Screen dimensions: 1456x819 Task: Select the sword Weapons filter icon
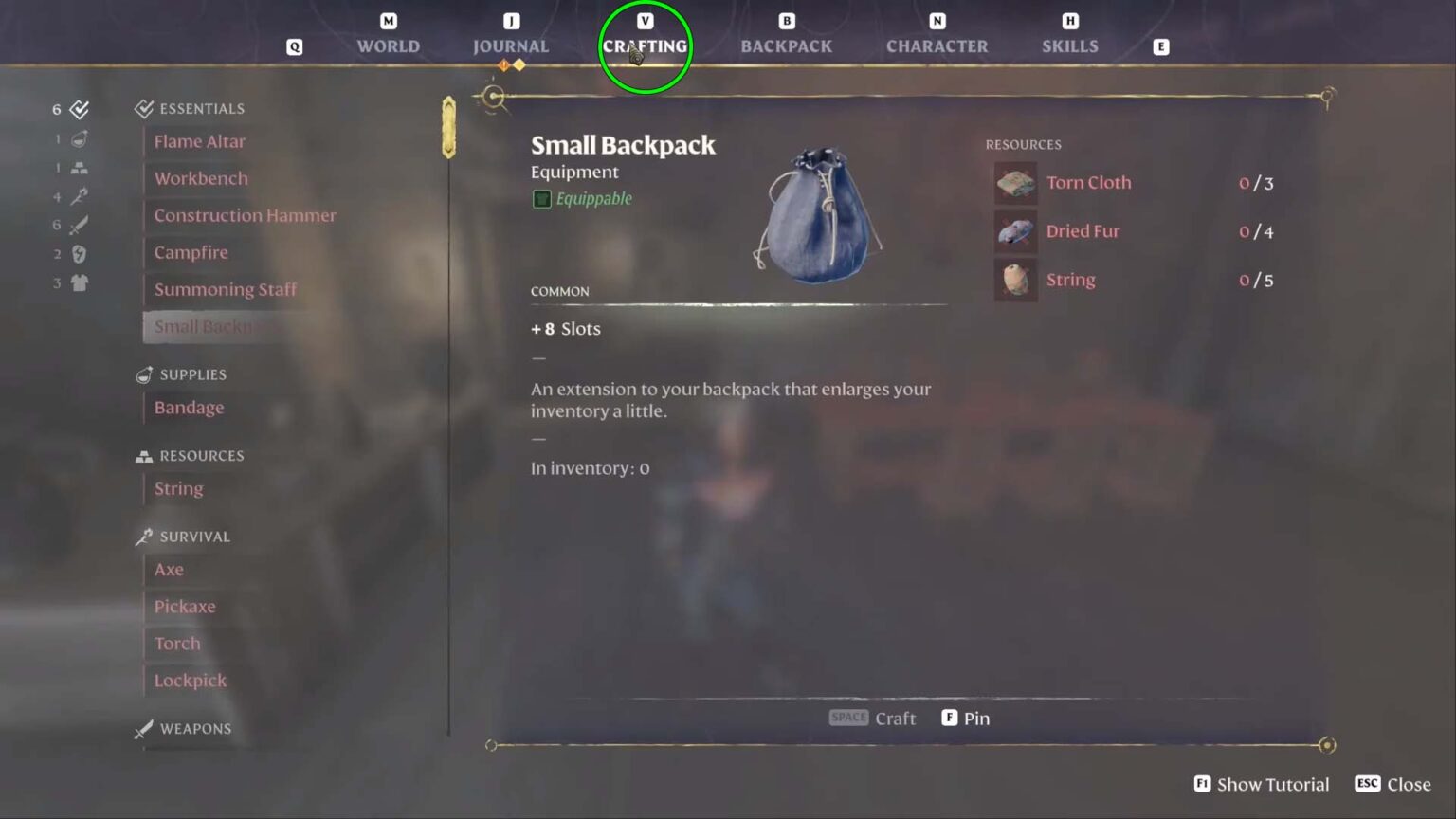tap(81, 226)
